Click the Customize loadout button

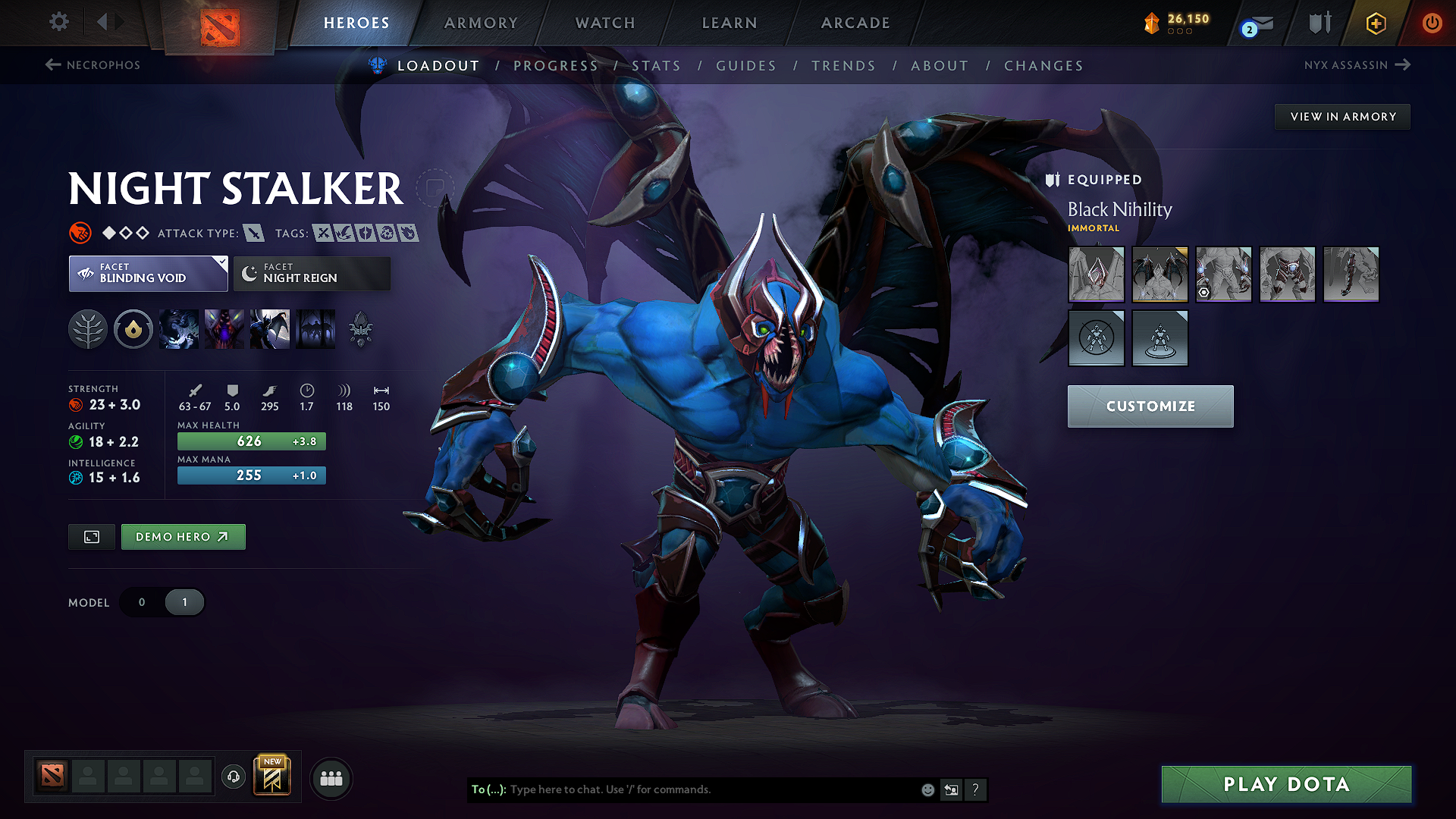[1150, 406]
